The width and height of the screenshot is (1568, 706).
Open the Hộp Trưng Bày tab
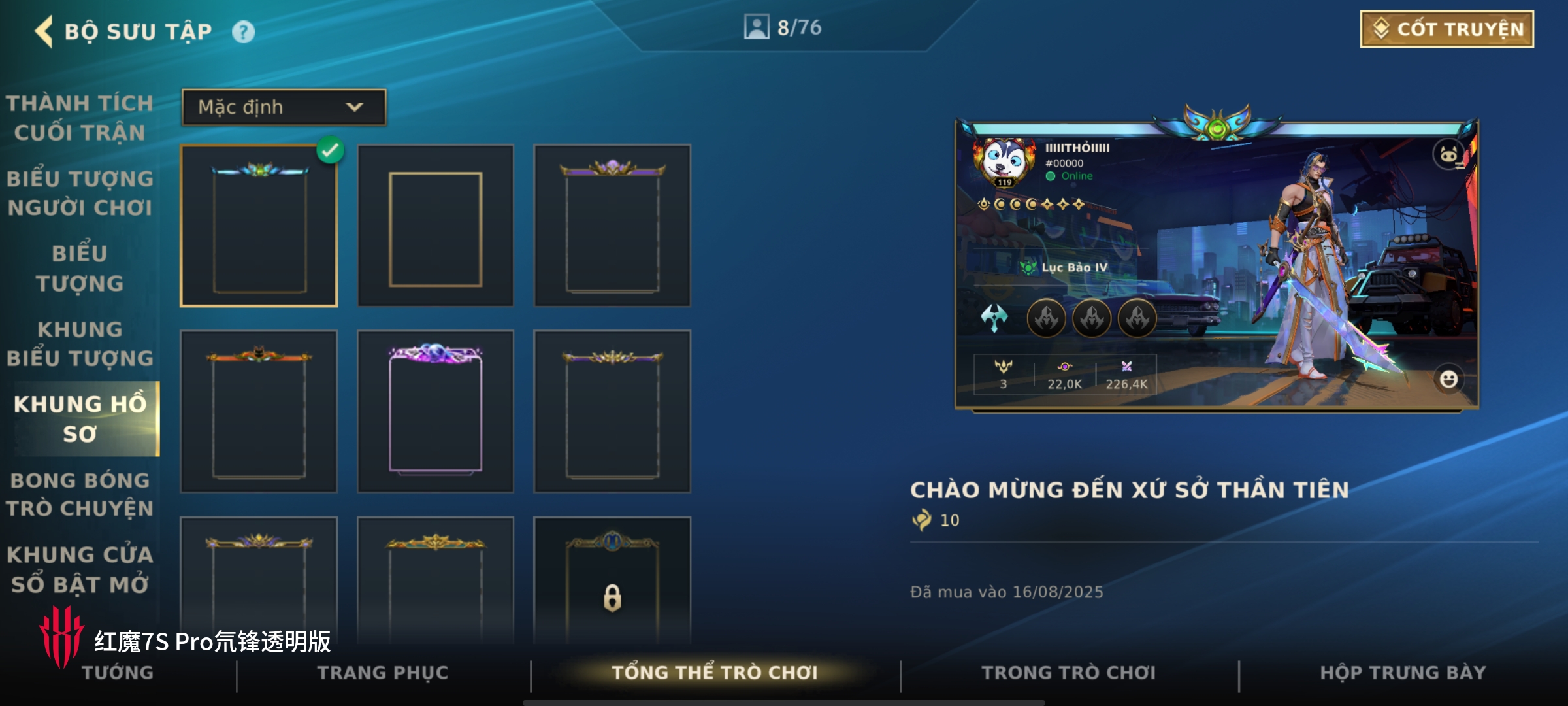pyautogui.click(x=1403, y=673)
